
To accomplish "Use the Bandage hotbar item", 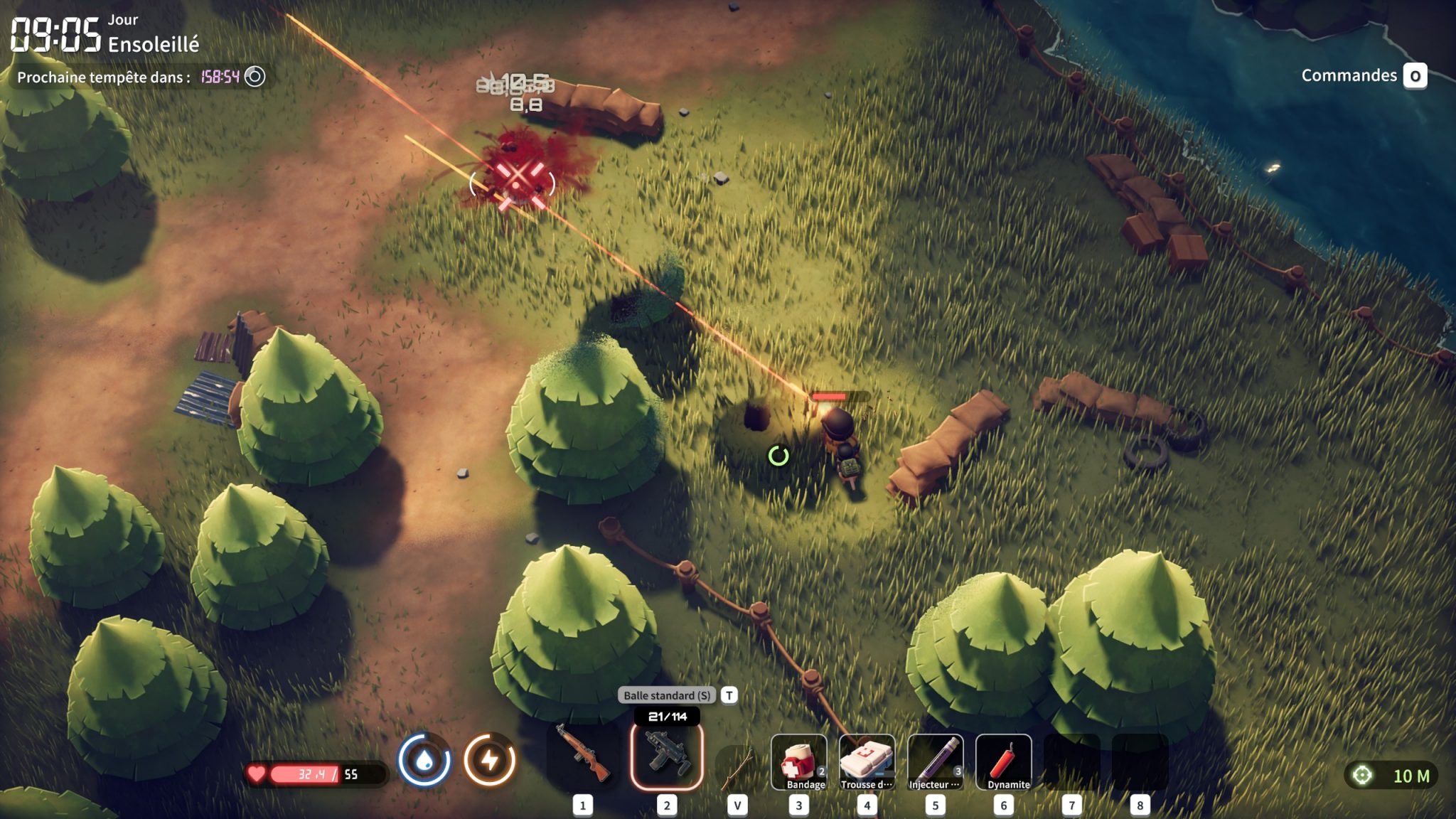I will pyautogui.click(x=799, y=762).
